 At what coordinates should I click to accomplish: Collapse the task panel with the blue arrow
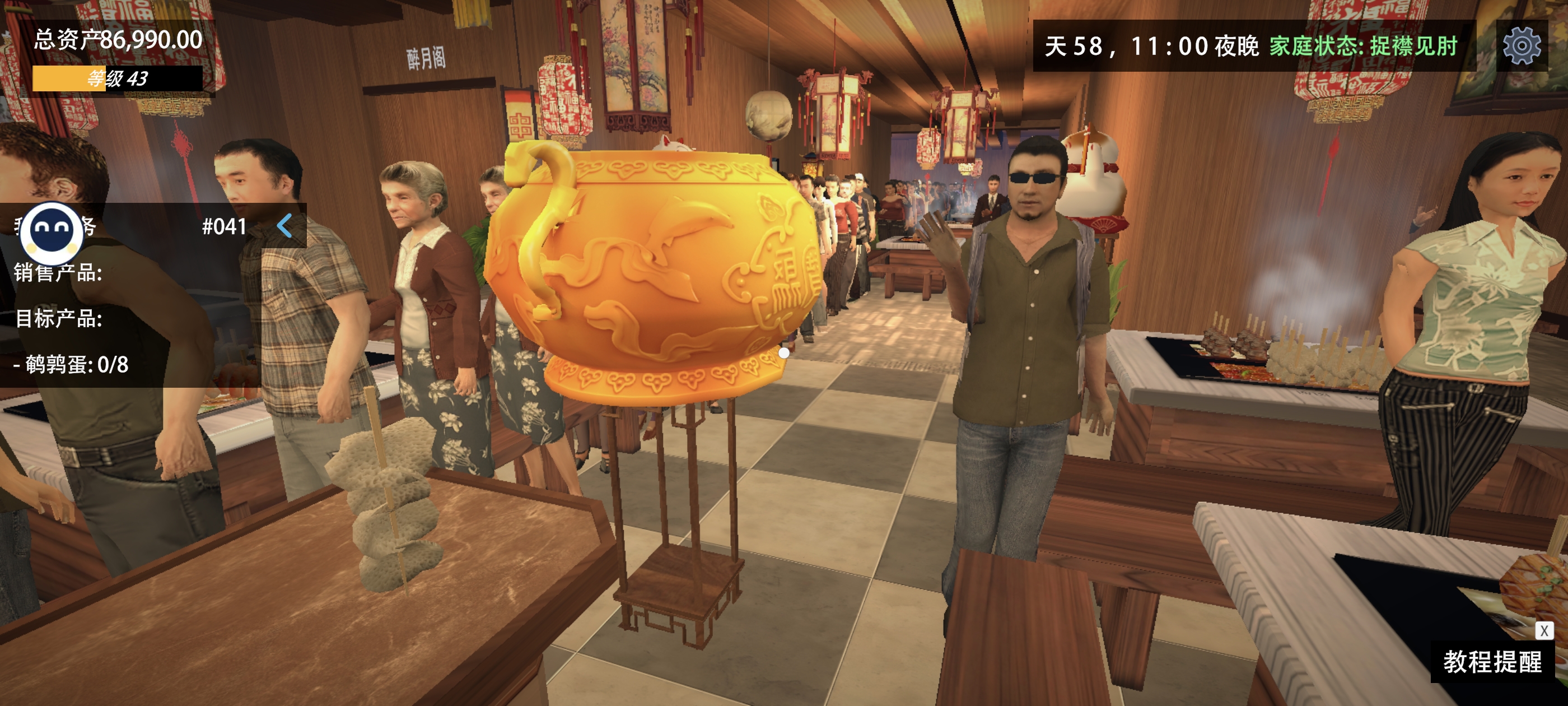(285, 226)
